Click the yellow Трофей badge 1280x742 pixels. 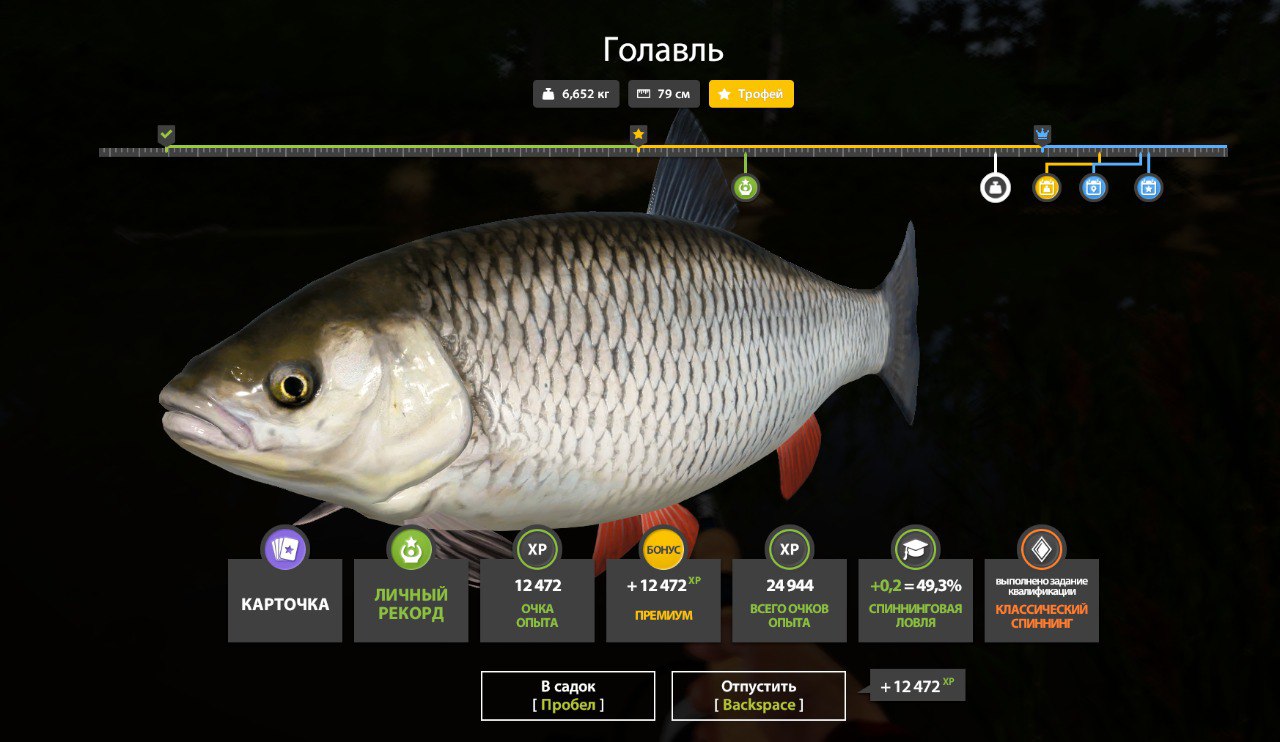tap(751, 94)
